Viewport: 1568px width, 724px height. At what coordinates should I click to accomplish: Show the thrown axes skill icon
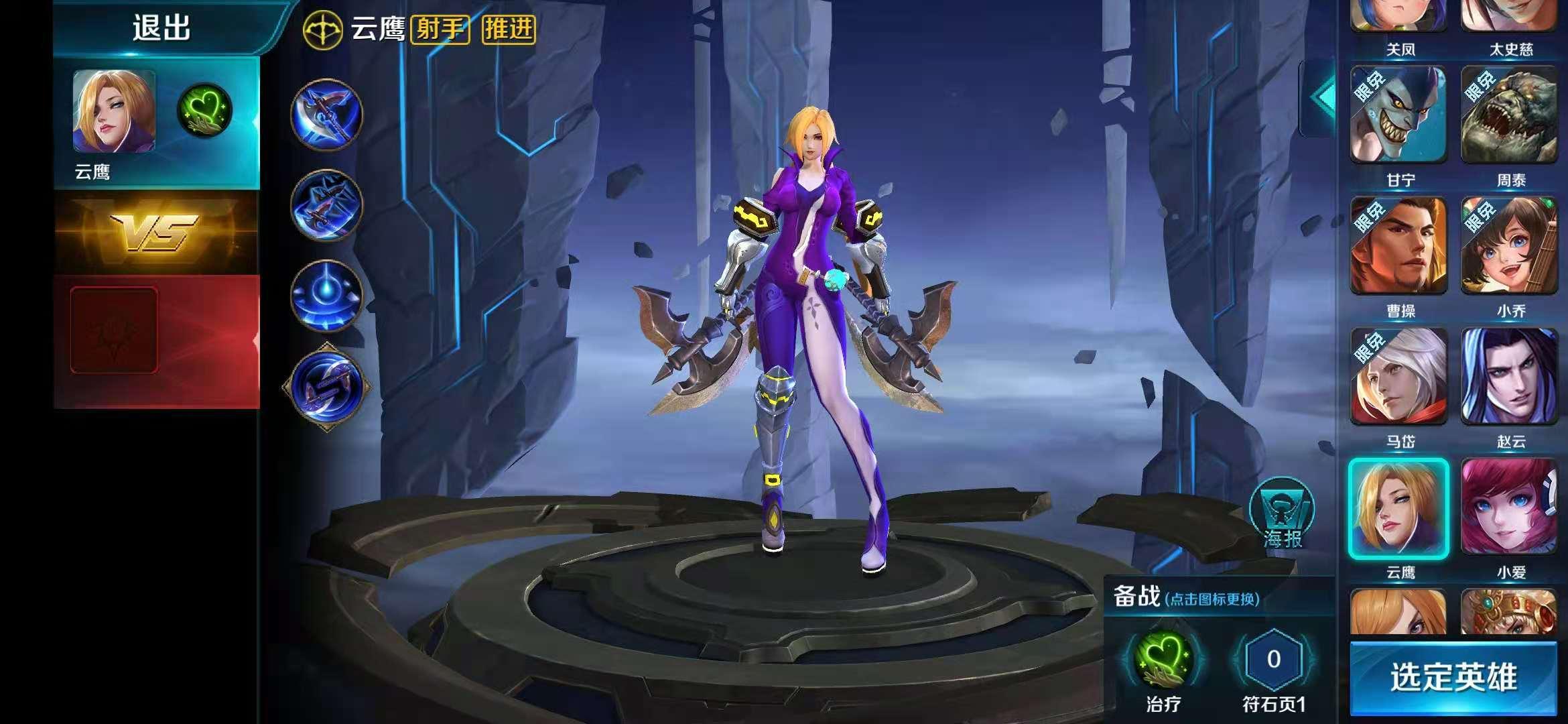click(326, 205)
